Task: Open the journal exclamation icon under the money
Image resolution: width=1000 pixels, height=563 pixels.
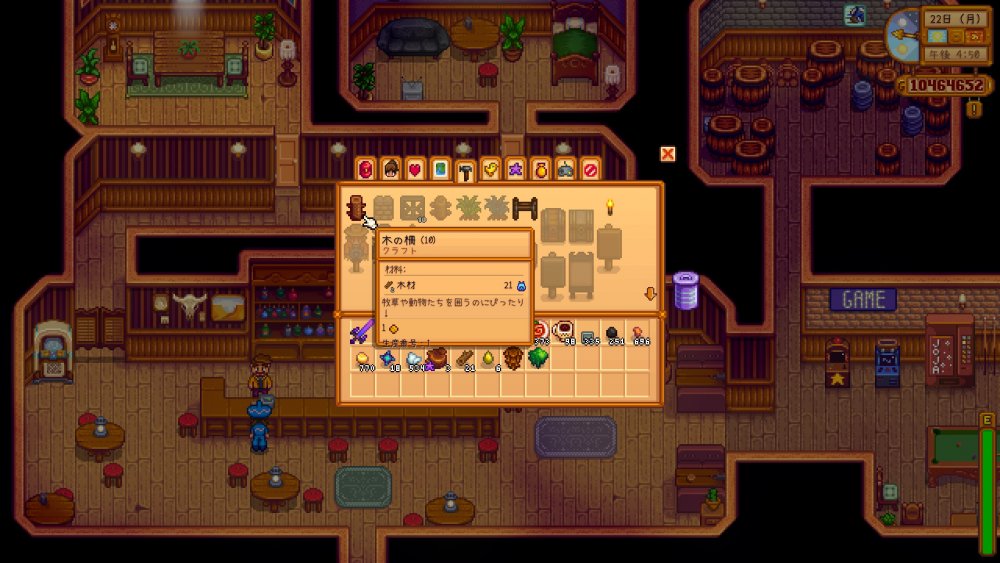Action: [974, 108]
